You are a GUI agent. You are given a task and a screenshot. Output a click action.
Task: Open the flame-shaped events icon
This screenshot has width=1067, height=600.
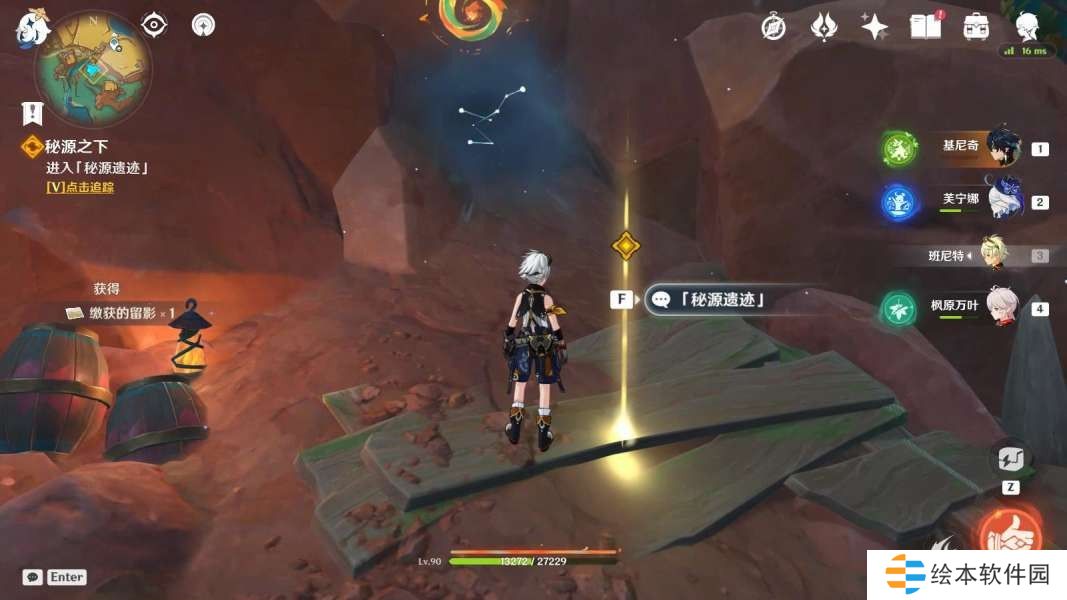tap(823, 27)
